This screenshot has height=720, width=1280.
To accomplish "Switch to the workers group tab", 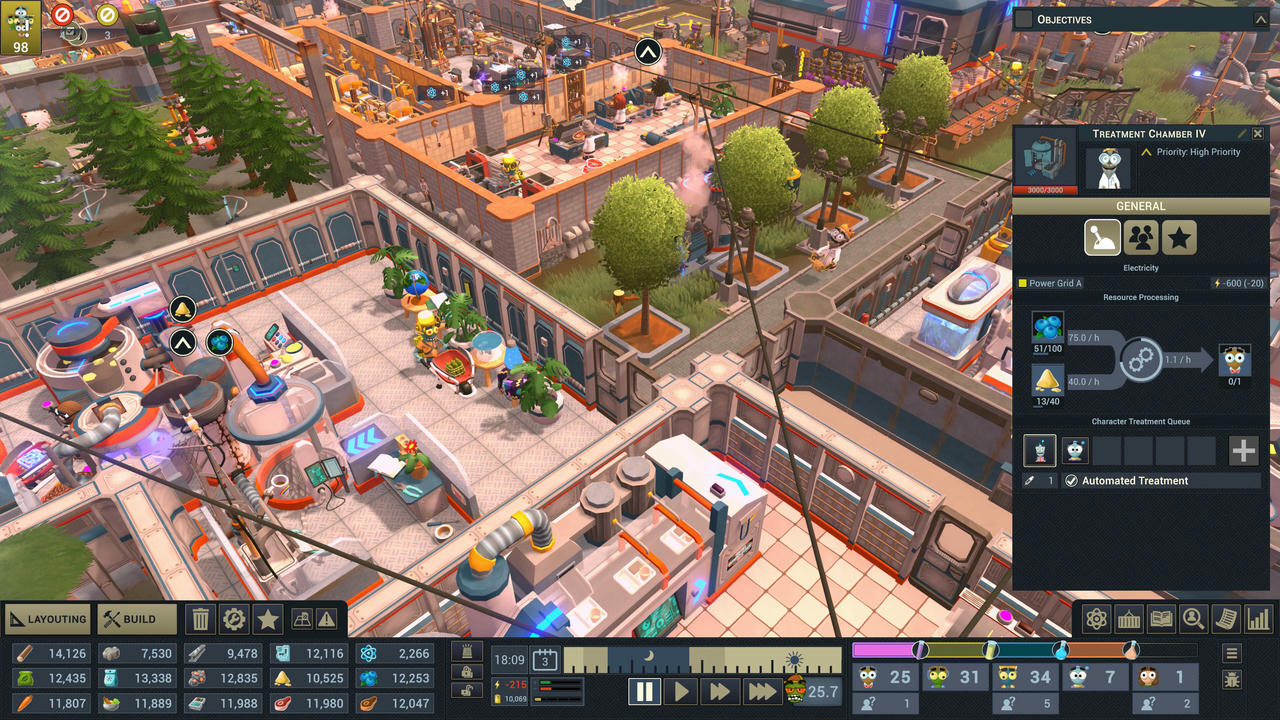I will pyautogui.click(x=1141, y=238).
